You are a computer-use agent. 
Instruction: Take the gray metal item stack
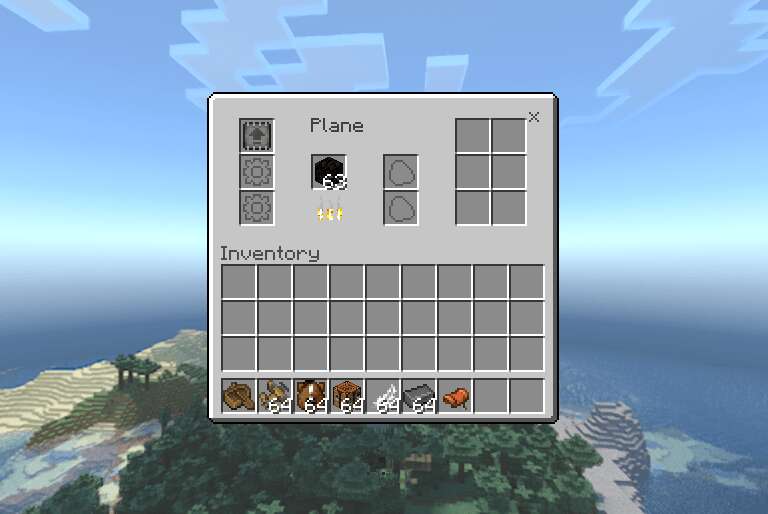click(x=418, y=397)
